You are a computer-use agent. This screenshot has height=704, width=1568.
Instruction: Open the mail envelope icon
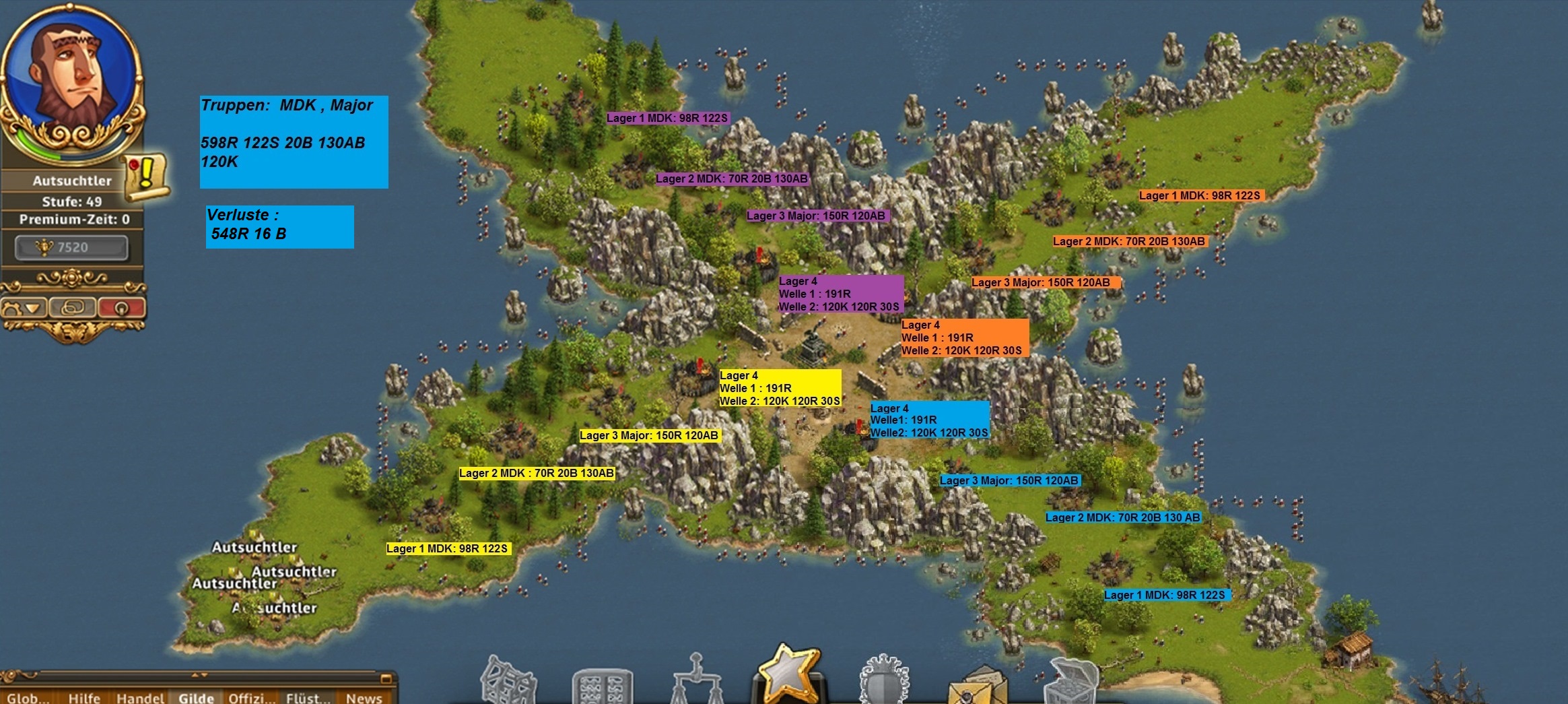click(978, 687)
